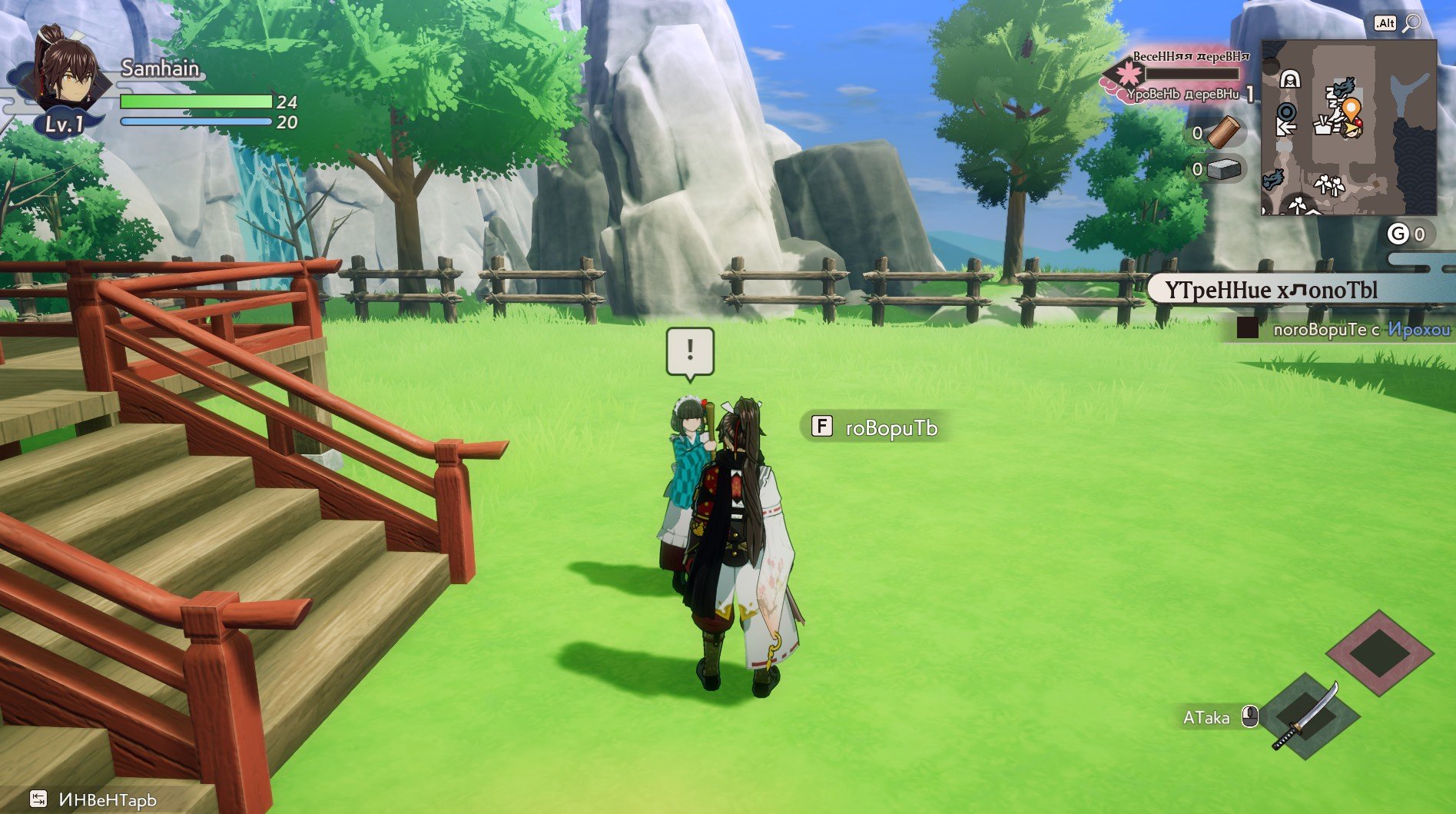This screenshot has width=1456, height=814.
Task: Click the magnifying glass above the minimap
Action: pyautogui.click(x=1411, y=24)
